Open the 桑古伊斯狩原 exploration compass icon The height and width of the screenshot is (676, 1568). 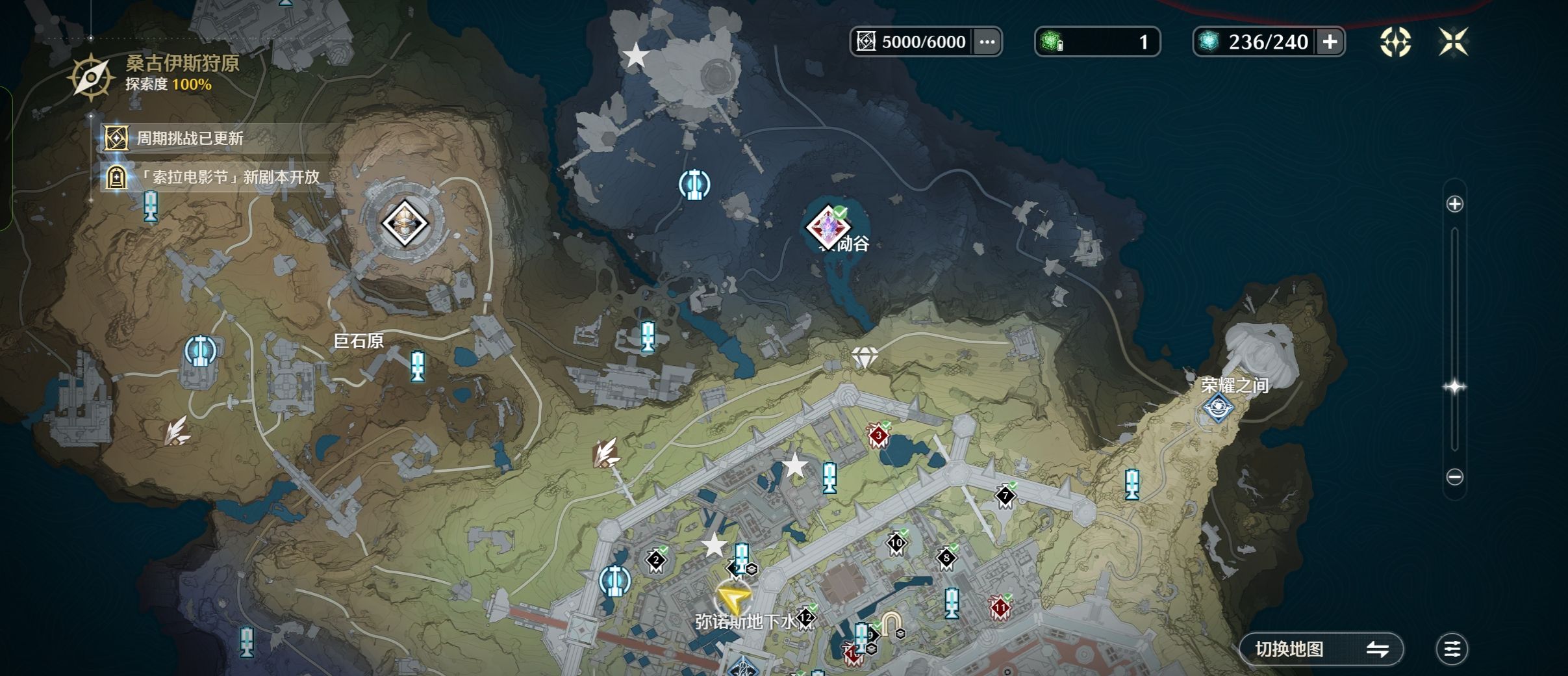[x=91, y=77]
